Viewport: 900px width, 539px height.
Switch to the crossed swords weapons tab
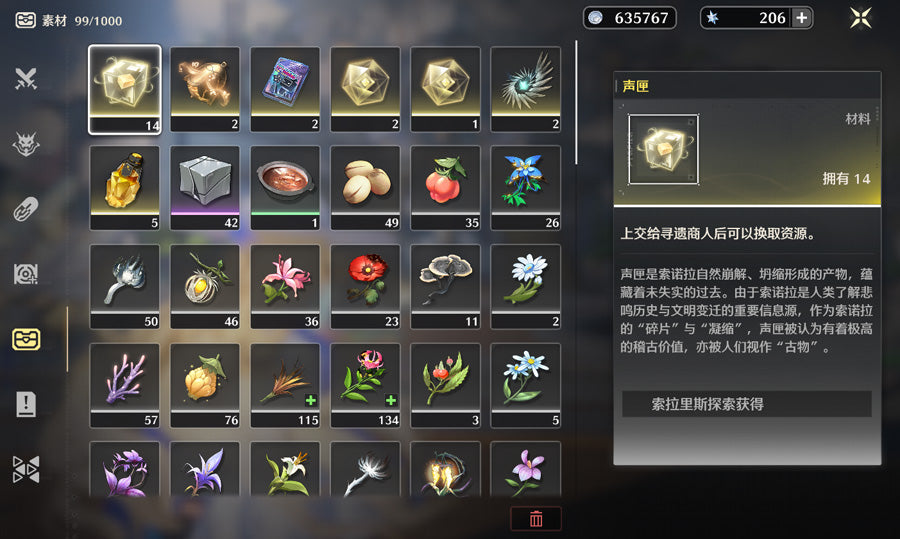[26, 78]
